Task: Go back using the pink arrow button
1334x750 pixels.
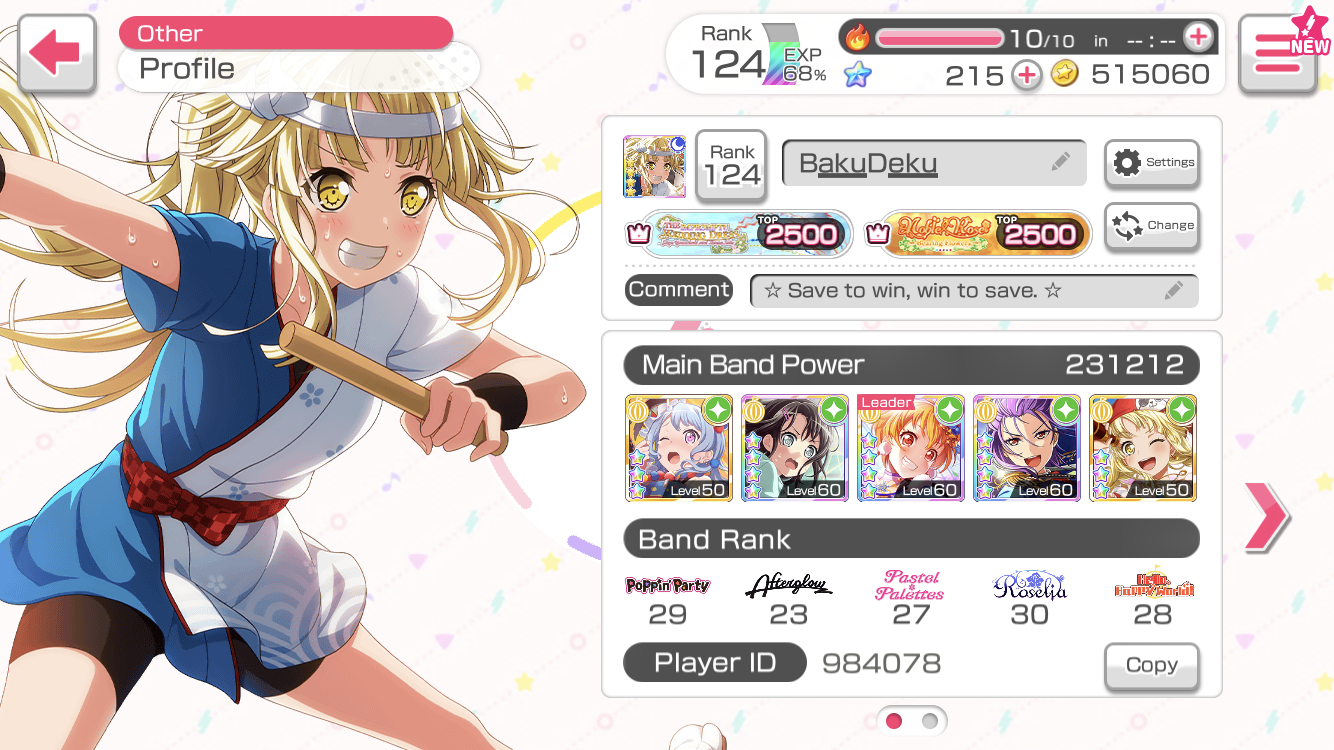Action: pyautogui.click(x=56, y=54)
